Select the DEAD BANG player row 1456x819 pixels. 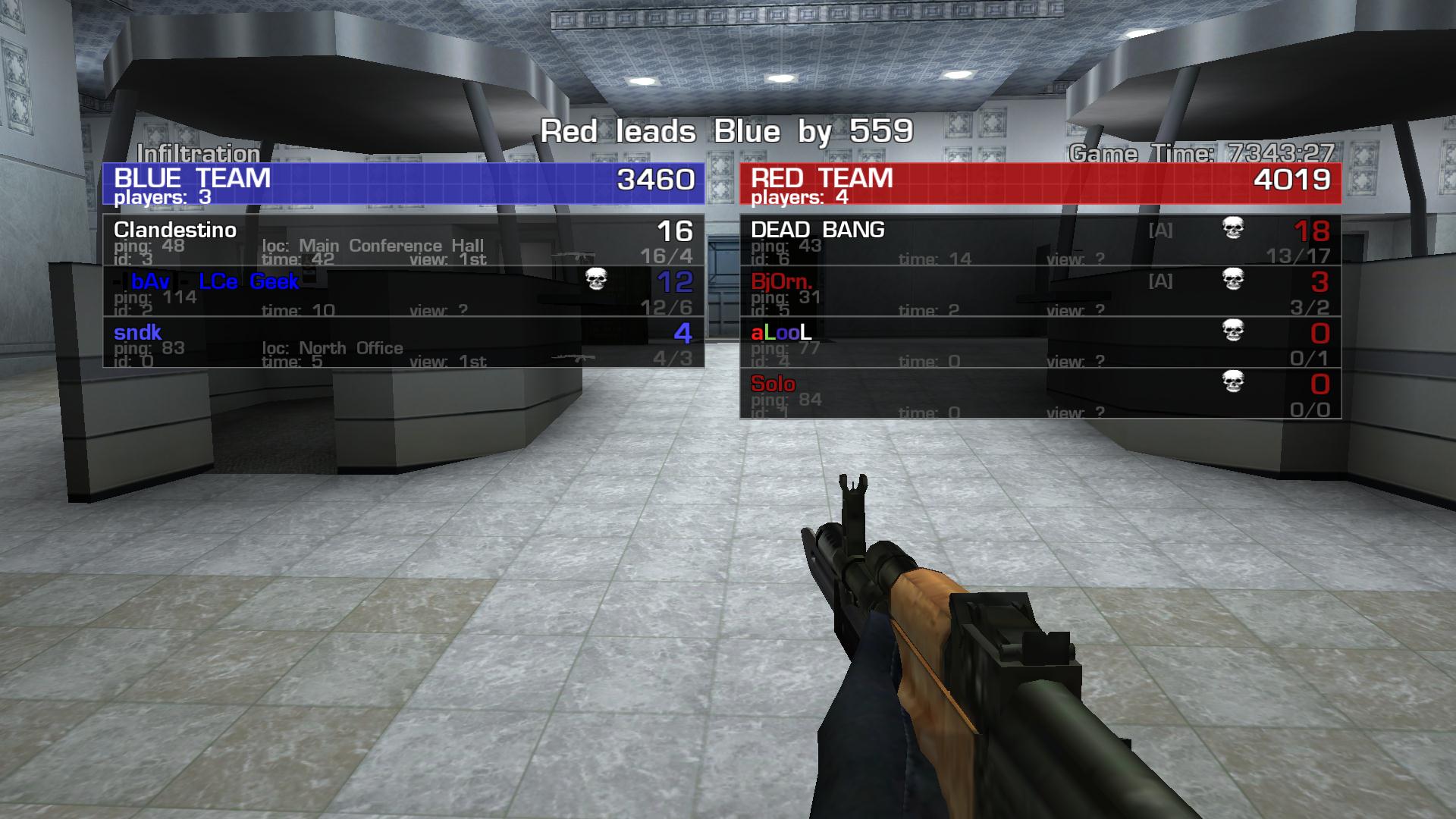(1040, 240)
